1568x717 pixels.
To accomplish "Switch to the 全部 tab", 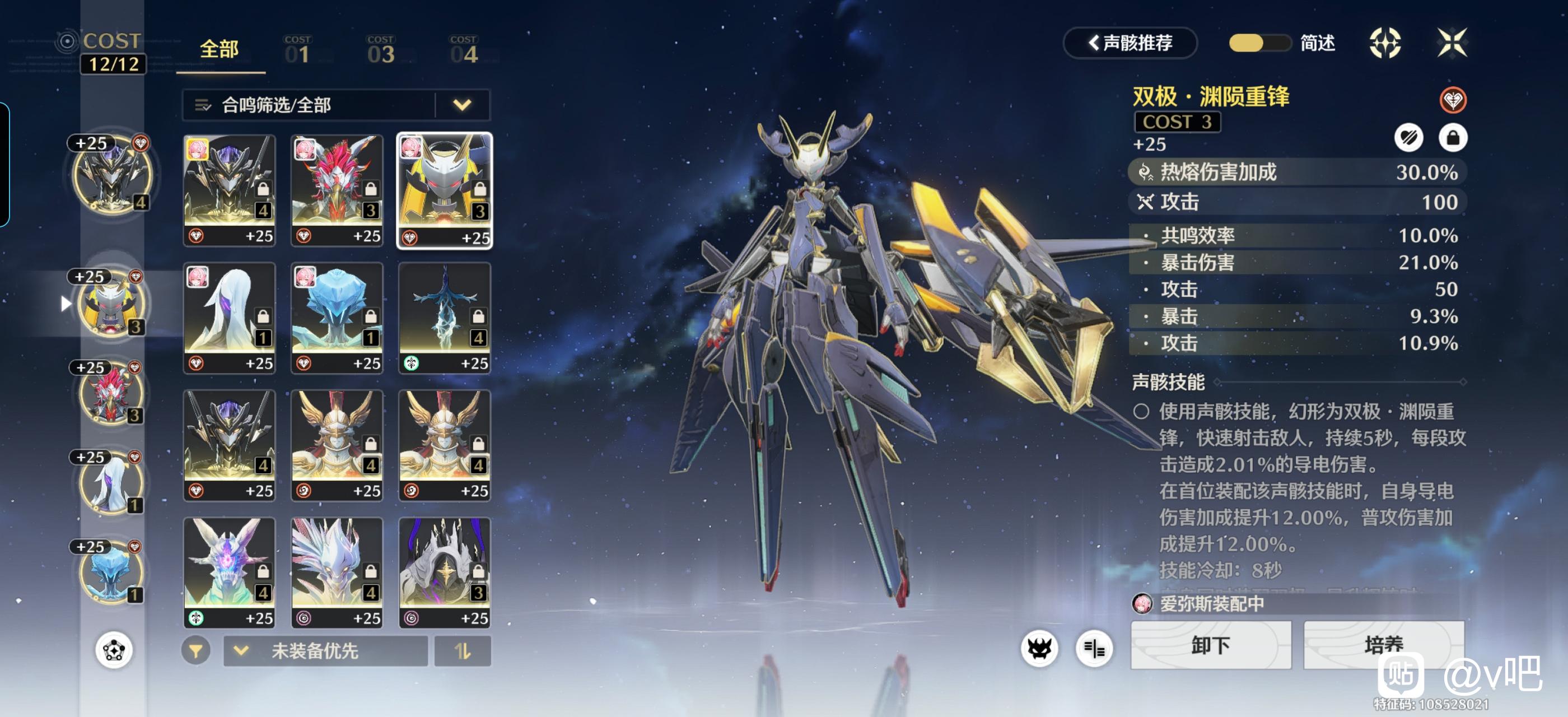I will 220,49.
